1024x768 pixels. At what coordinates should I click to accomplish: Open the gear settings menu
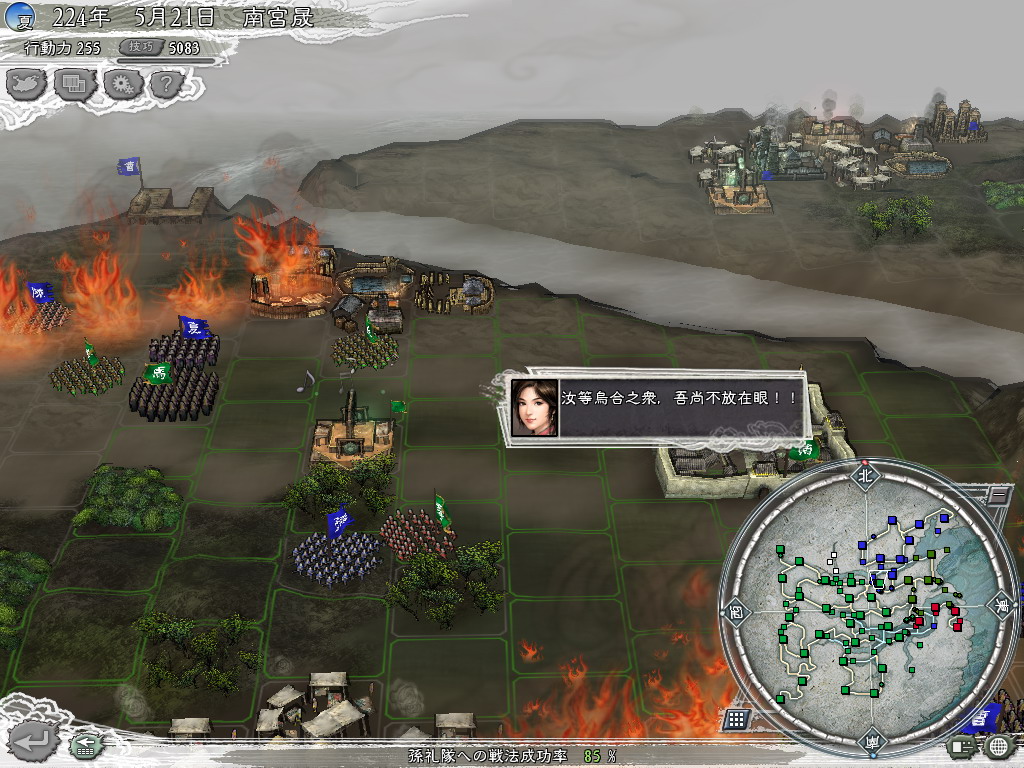[x=121, y=84]
